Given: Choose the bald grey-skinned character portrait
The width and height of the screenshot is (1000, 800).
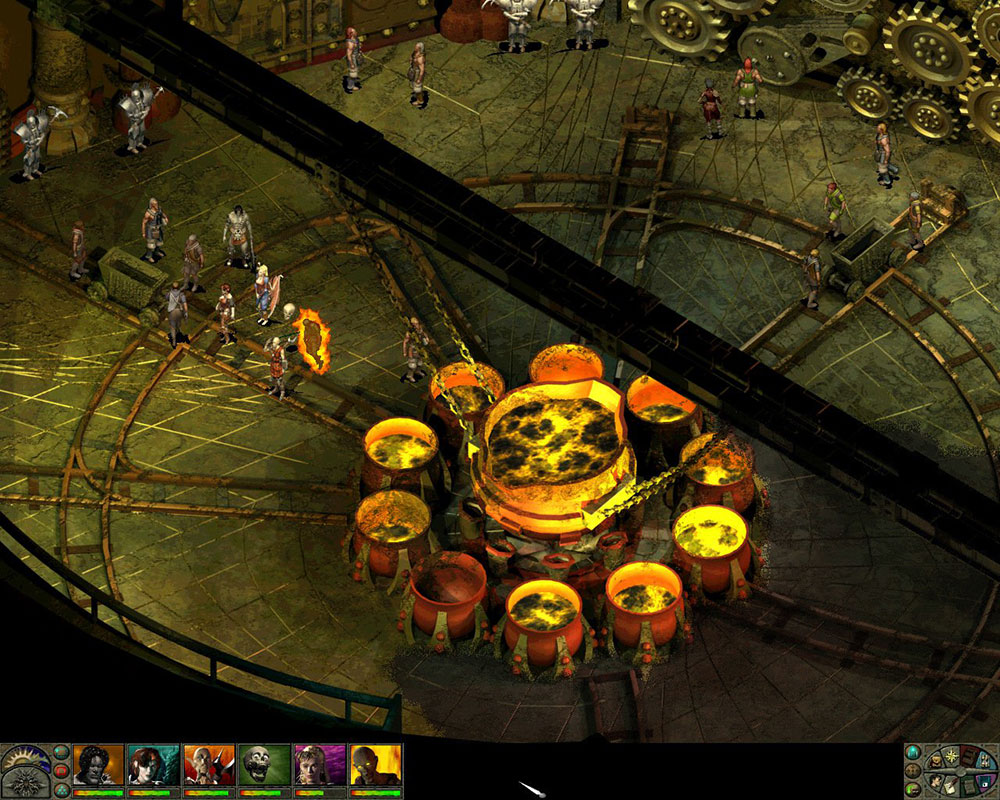Looking at the screenshot, I should tap(209, 765).
